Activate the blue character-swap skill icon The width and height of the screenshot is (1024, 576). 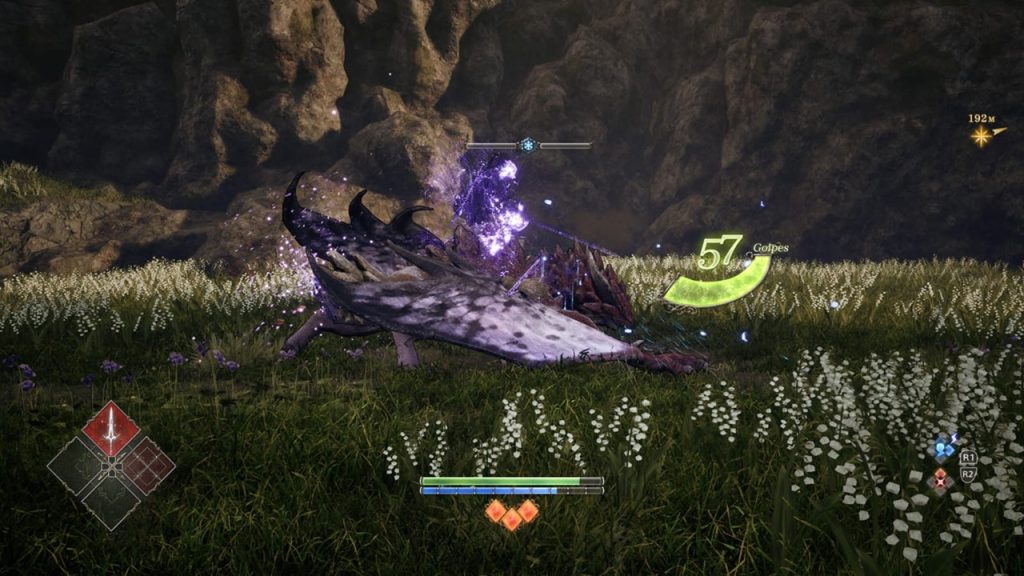943,450
